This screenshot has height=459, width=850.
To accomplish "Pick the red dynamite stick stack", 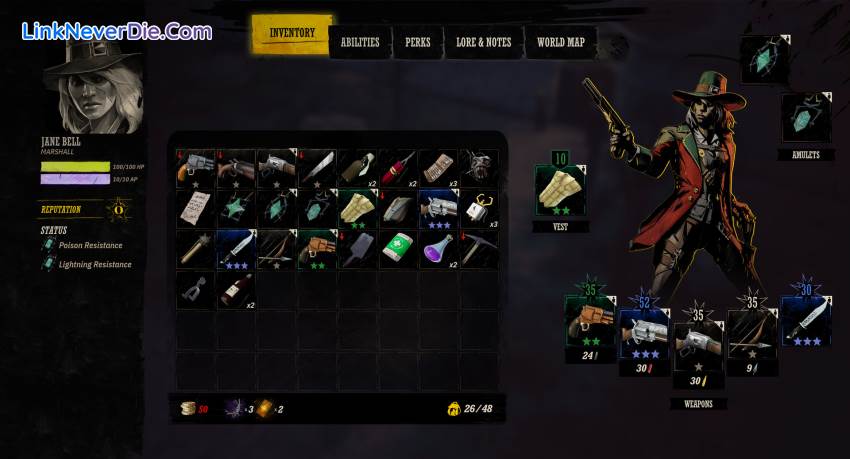I will pyautogui.click(x=398, y=168).
